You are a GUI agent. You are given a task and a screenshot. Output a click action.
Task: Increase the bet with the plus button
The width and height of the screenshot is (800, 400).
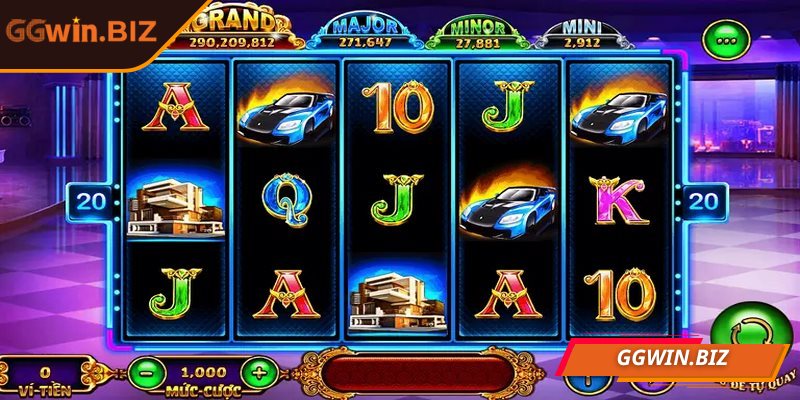(x=259, y=373)
